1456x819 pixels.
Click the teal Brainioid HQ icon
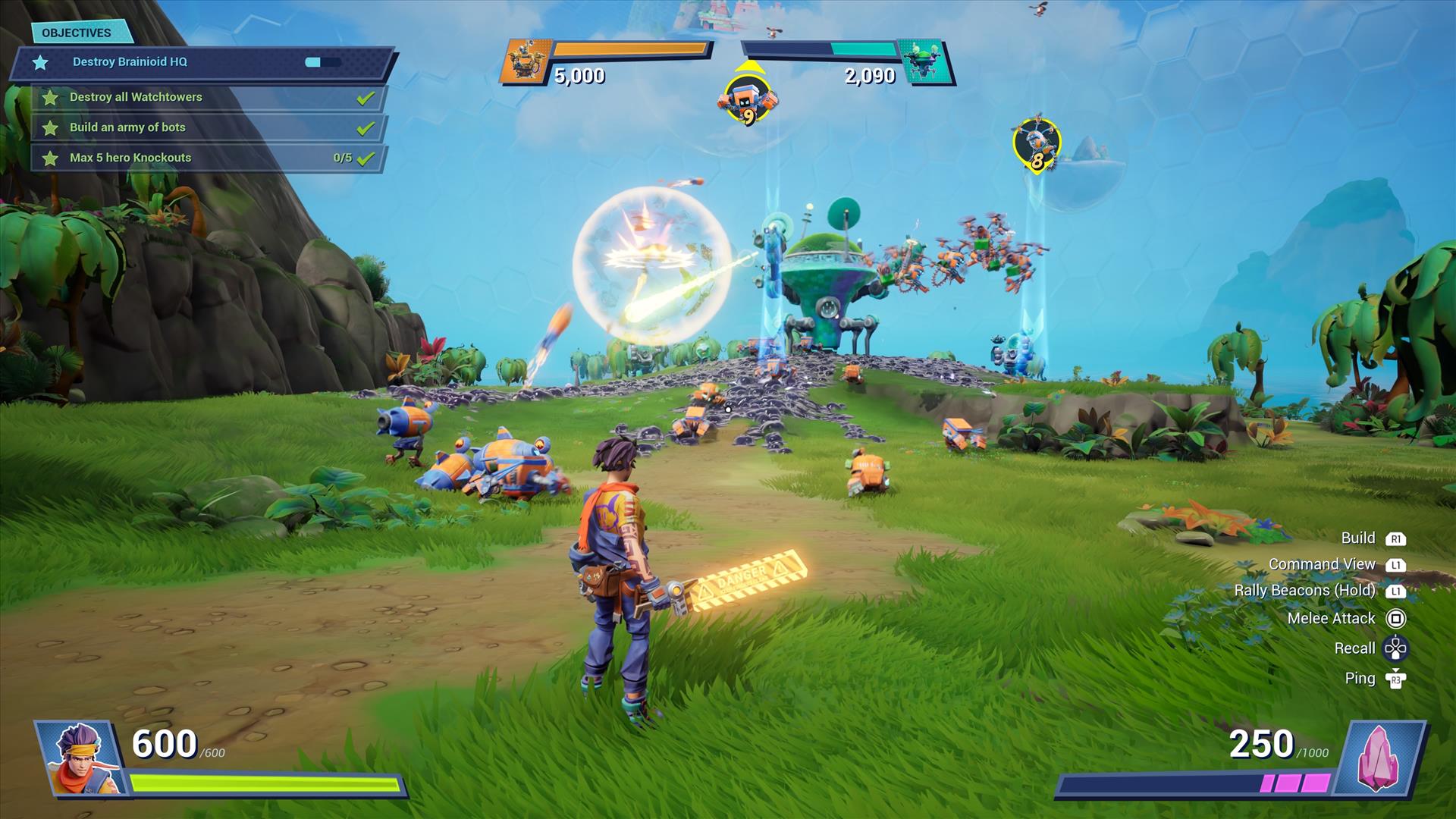[924, 61]
